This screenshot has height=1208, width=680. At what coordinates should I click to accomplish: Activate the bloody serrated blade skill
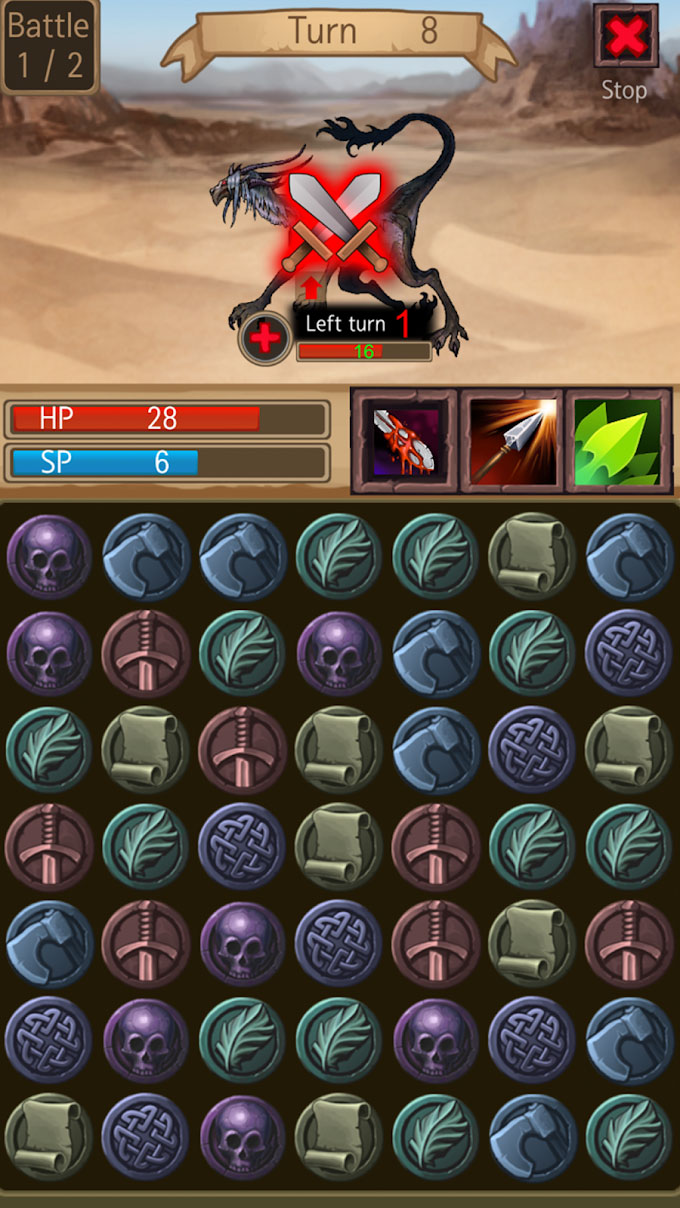point(404,441)
